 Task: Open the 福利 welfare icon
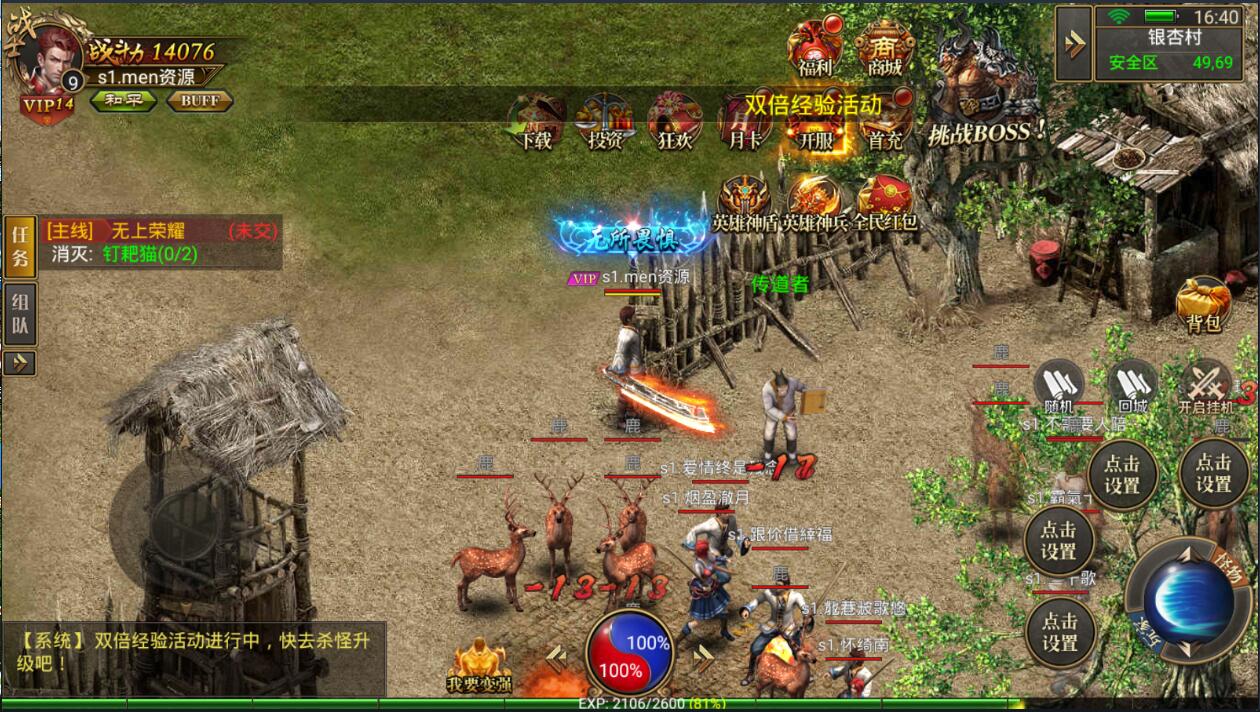(814, 47)
